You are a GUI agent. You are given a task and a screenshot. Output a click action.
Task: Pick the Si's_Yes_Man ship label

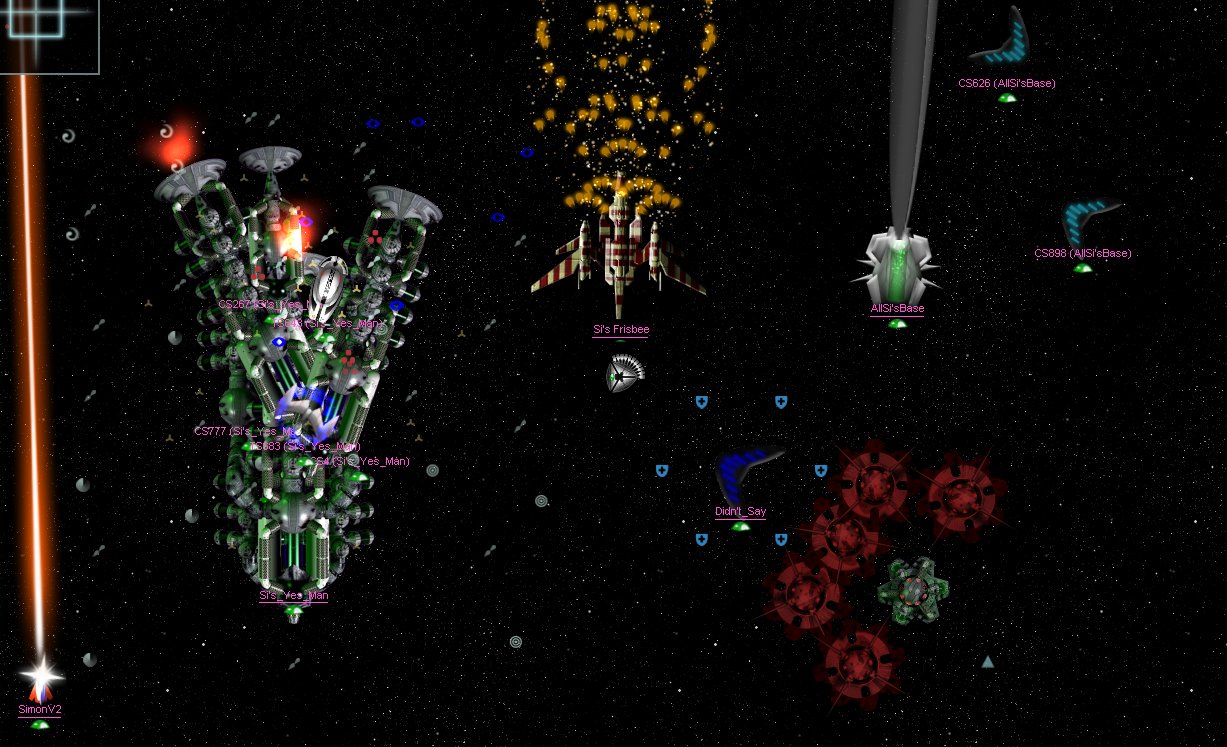[294, 596]
